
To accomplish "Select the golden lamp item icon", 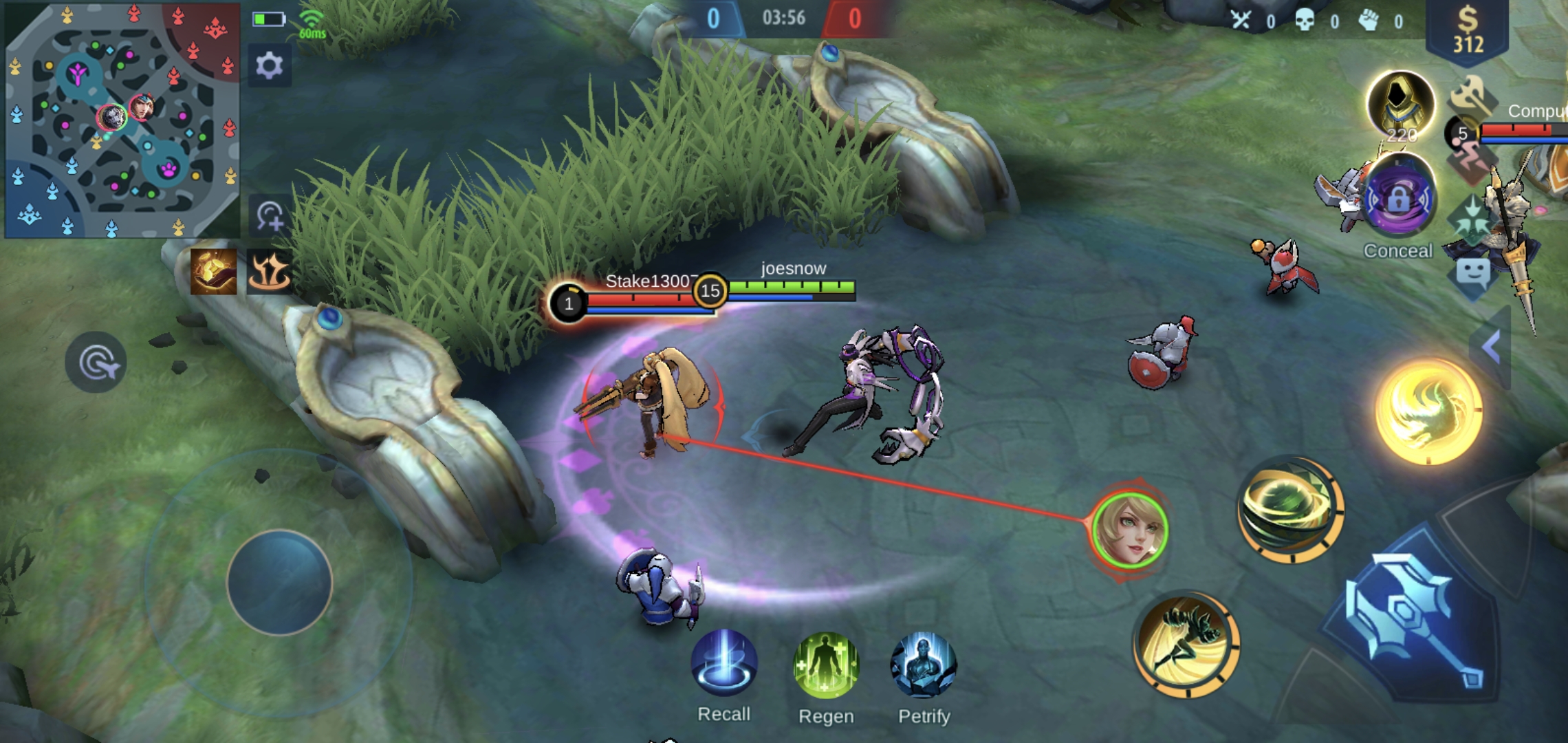I will click(213, 271).
